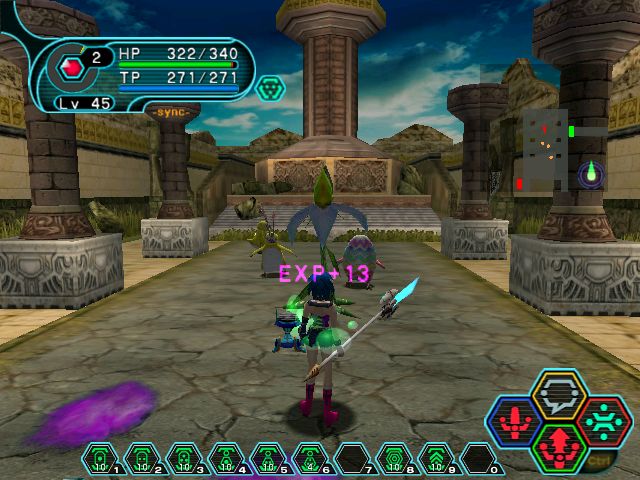This screenshot has height=480, width=640.
Task: Use the item in hotbar slot 2
Action: click(x=142, y=461)
